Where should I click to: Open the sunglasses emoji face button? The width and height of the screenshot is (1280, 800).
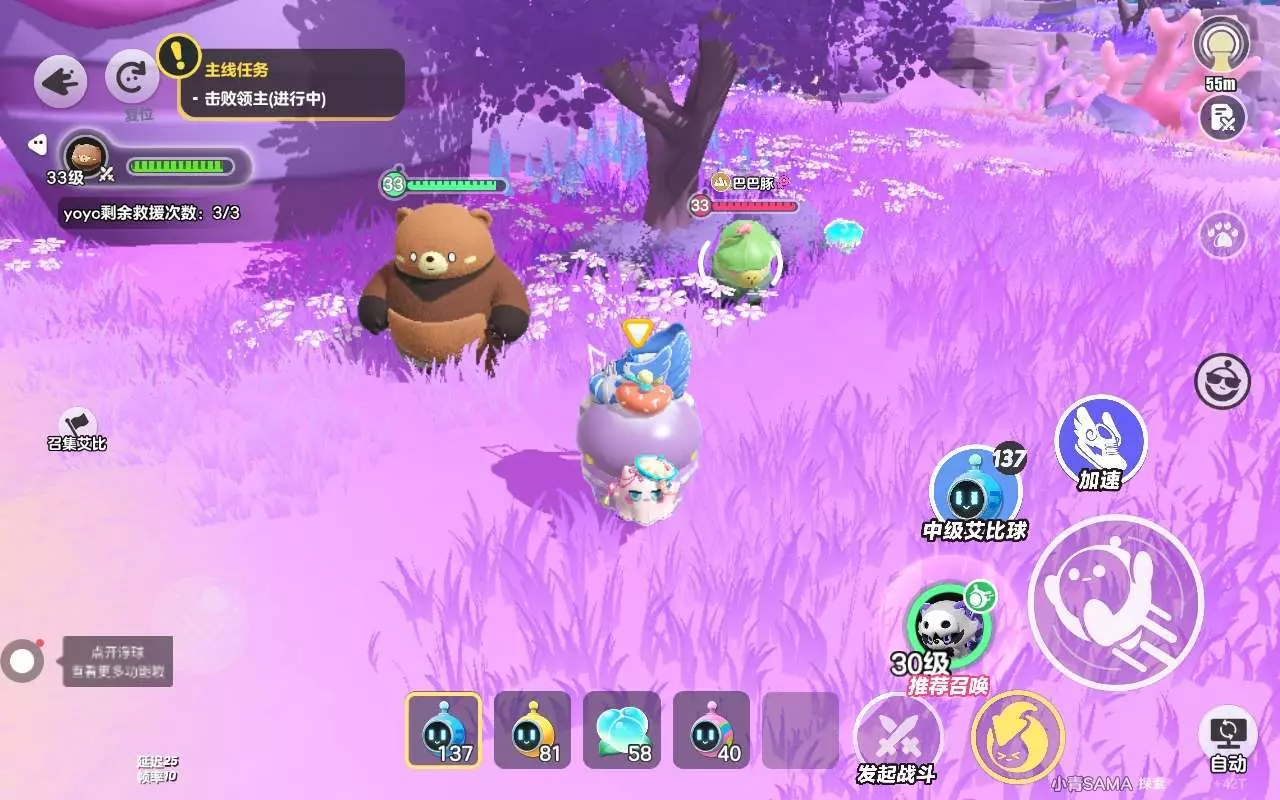coord(1222,381)
